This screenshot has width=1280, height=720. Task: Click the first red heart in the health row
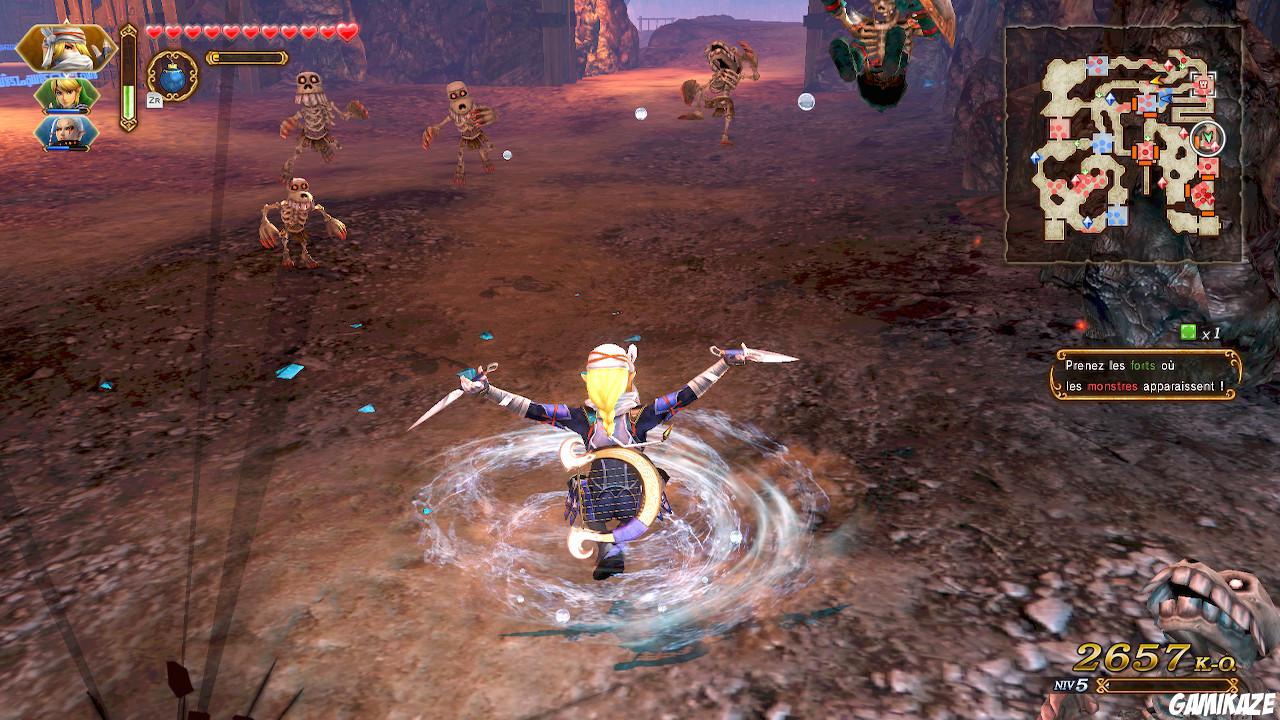point(153,31)
